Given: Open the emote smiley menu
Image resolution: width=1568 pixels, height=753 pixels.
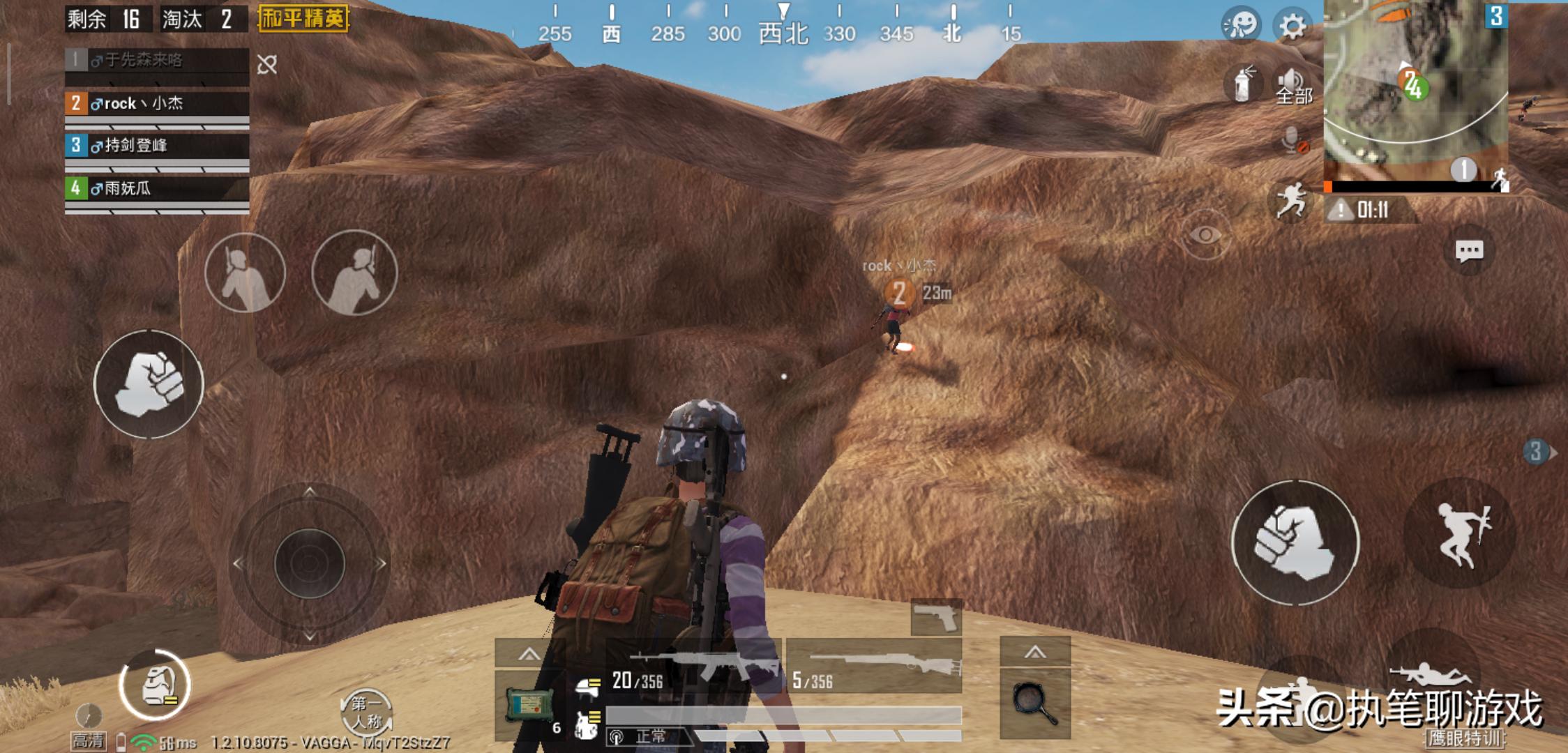Looking at the screenshot, I should [x=1241, y=26].
